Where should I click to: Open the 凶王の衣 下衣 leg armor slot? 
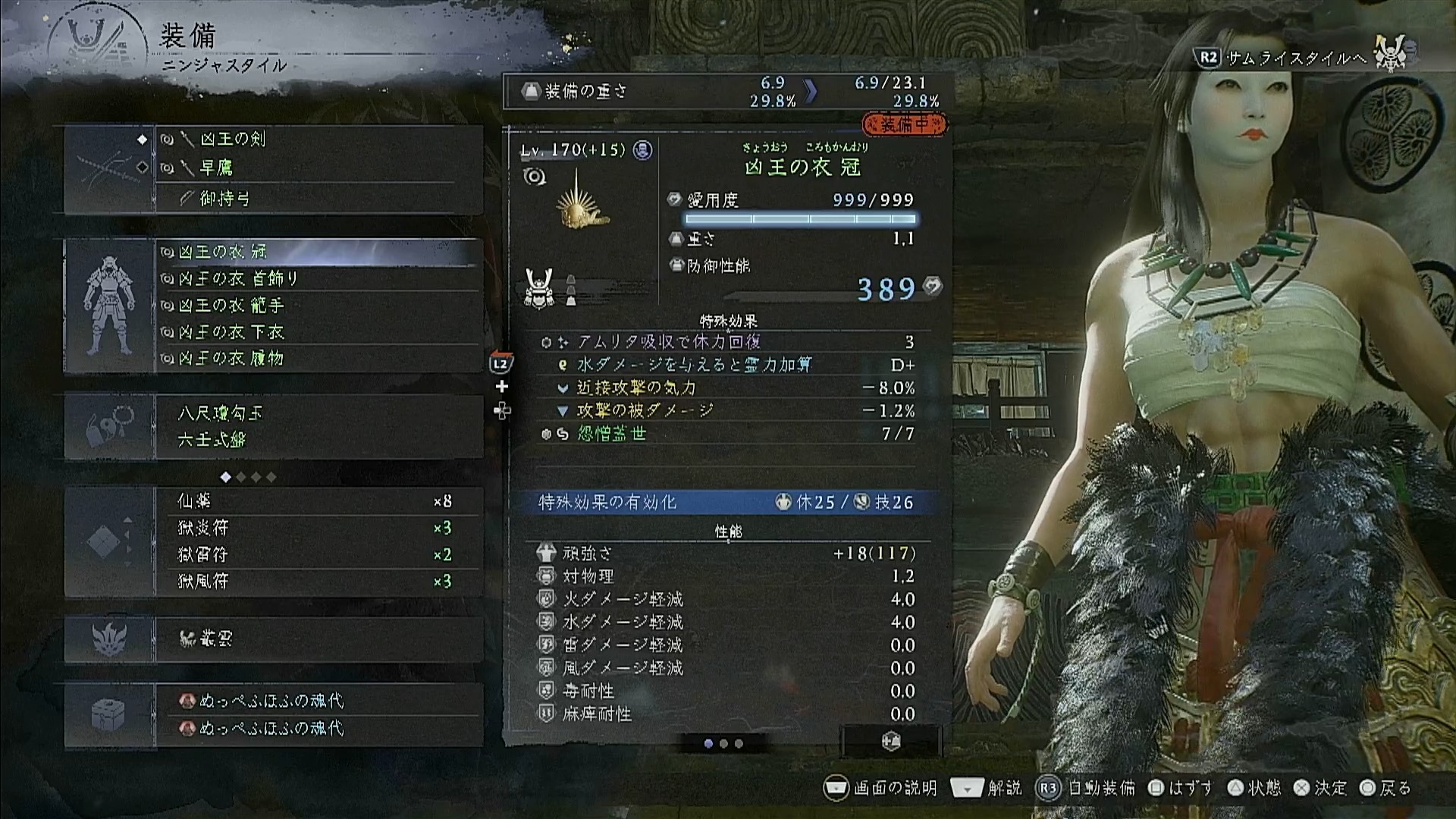click(318, 332)
